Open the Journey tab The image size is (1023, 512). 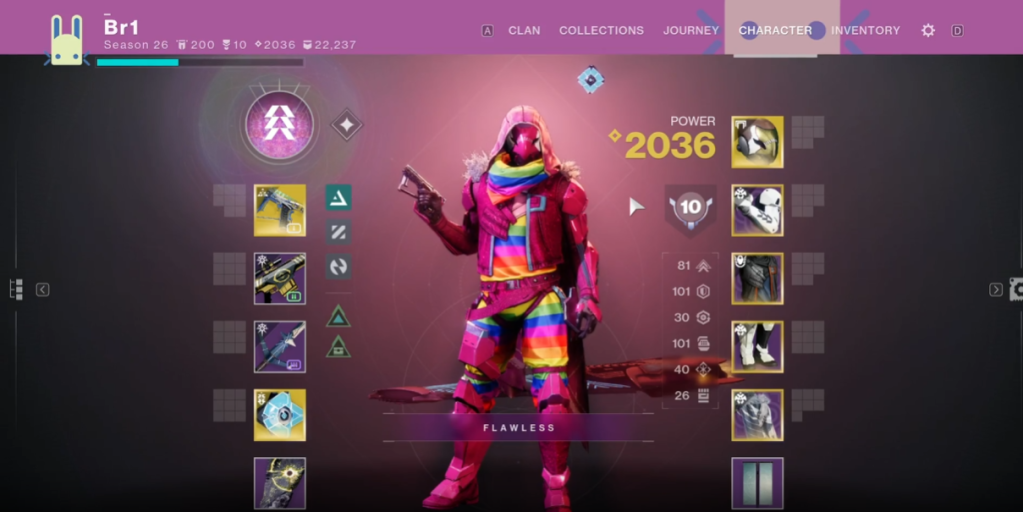[x=690, y=30]
